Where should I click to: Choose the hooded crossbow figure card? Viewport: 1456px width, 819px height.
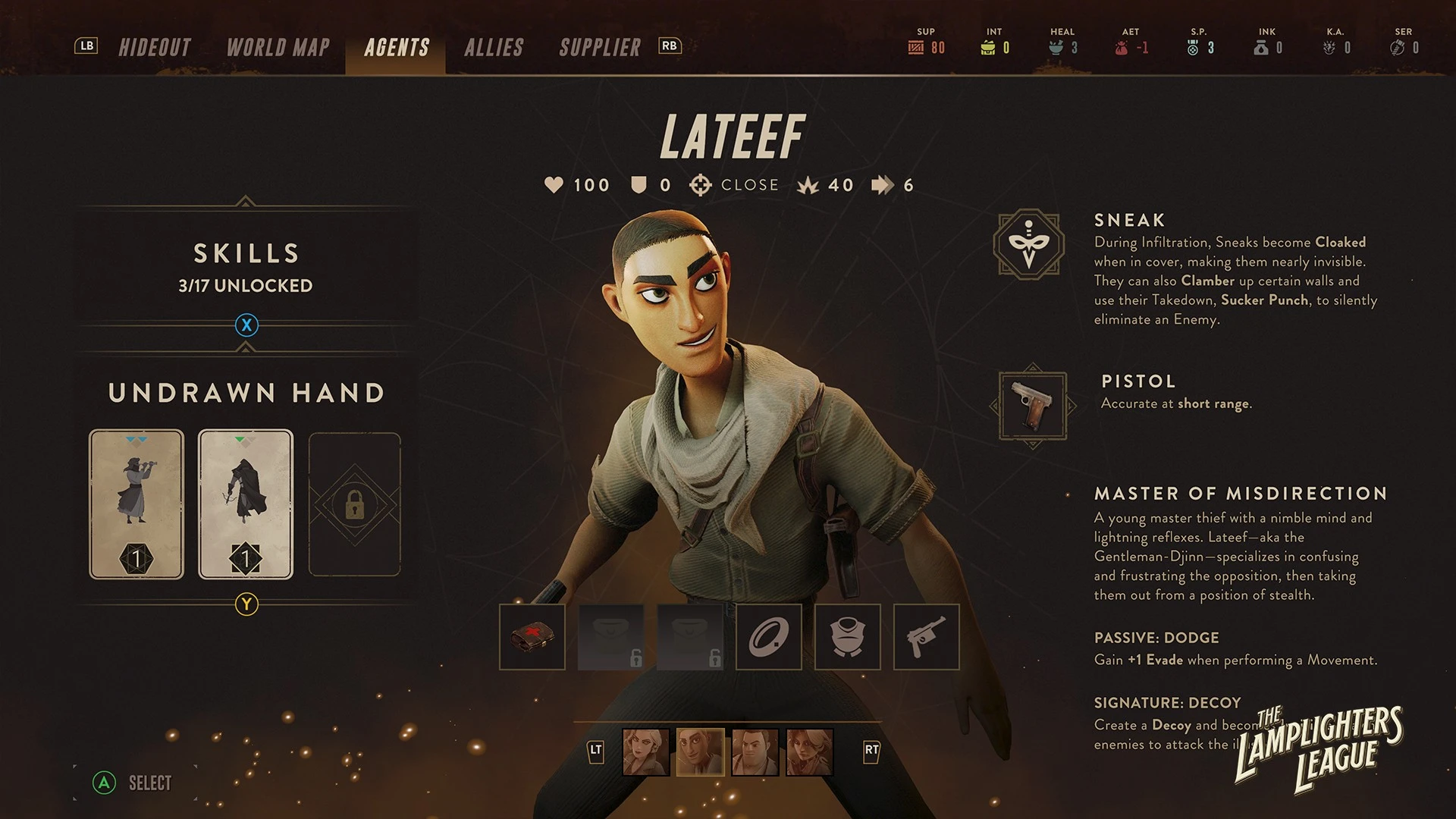click(x=246, y=504)
